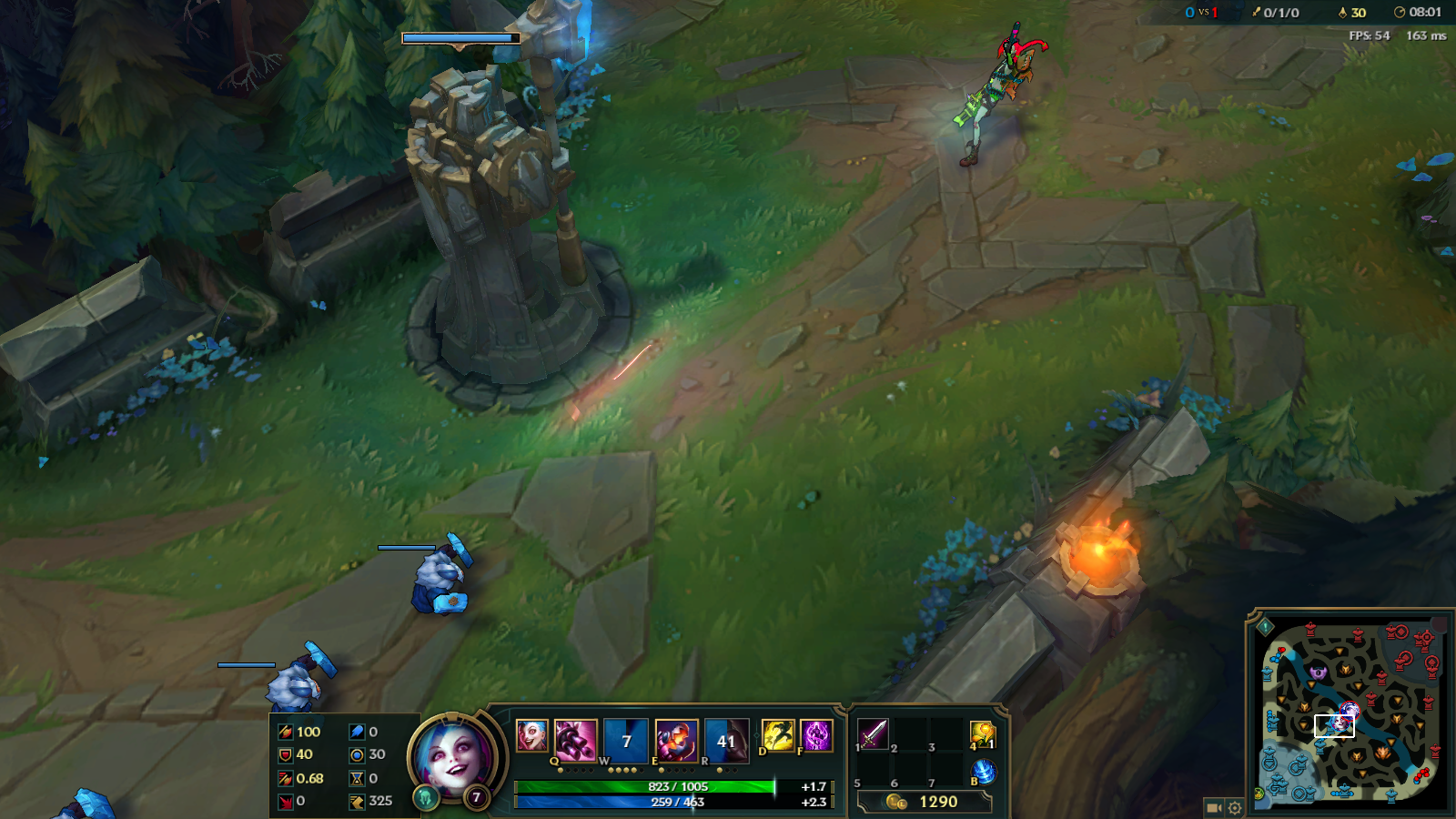
Task: Use the yellow Flash summoner spell
Action: coord(778,735)
